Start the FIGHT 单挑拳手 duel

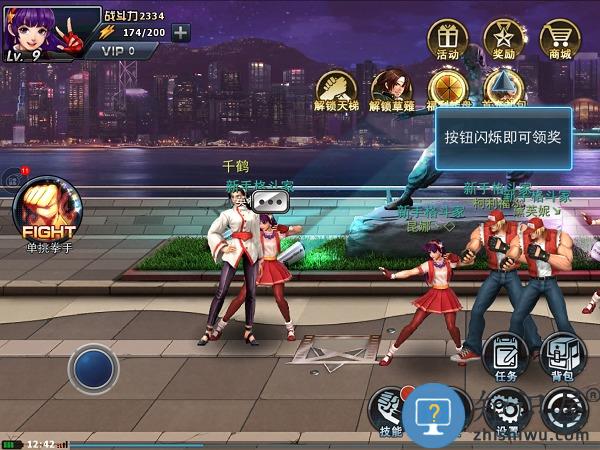48,208
